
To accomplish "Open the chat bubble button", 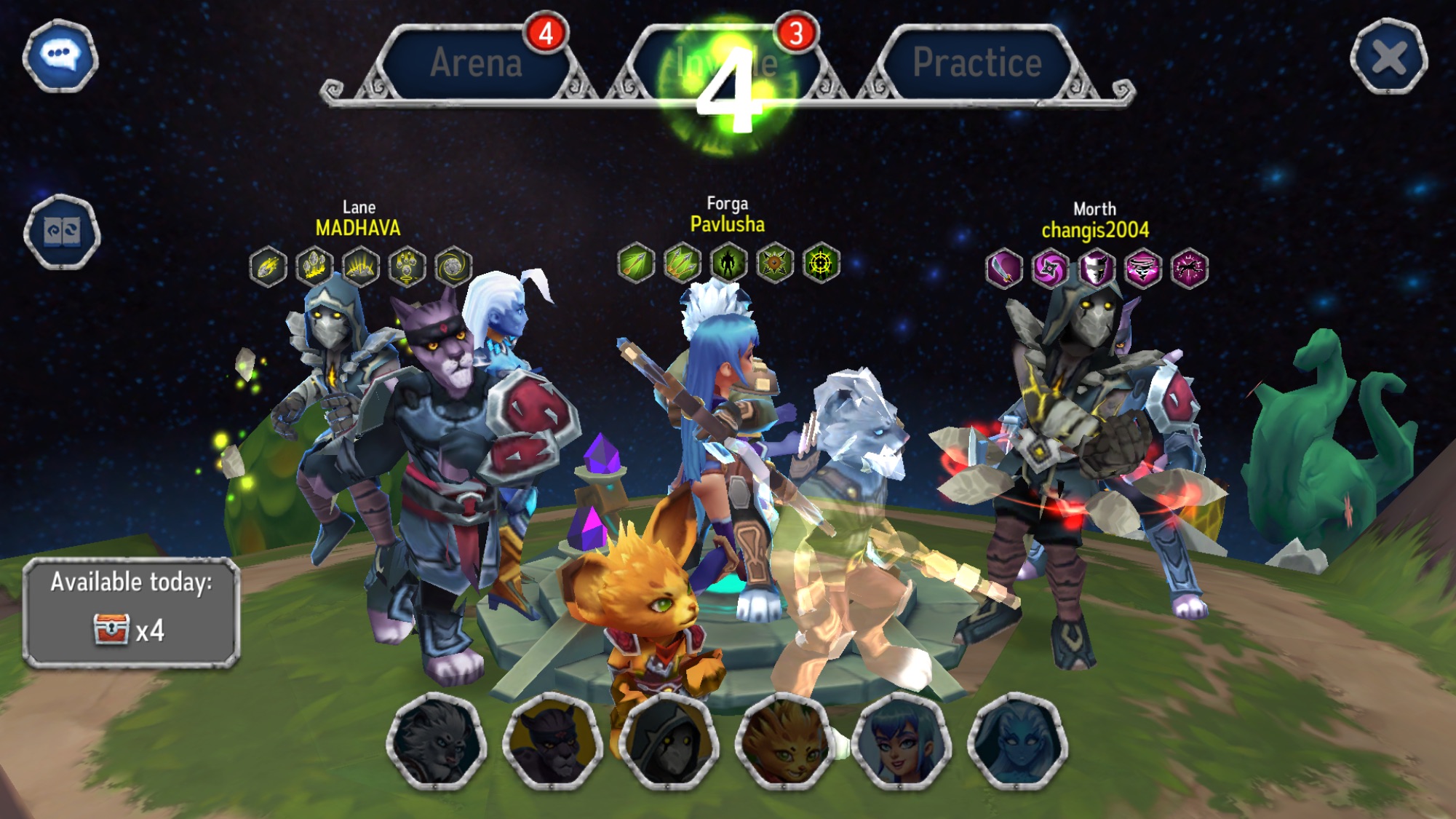I will tap(60, 55).
